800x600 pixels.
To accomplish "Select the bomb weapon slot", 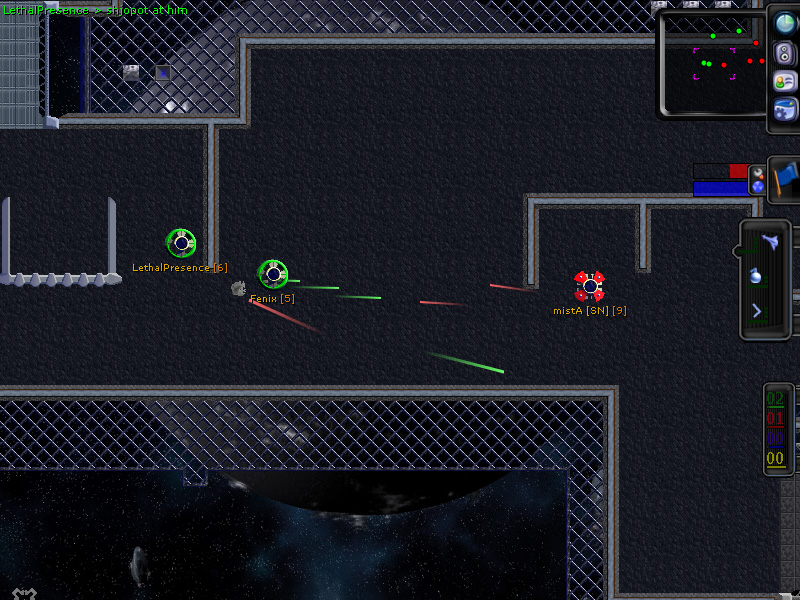I will [757, 277].
